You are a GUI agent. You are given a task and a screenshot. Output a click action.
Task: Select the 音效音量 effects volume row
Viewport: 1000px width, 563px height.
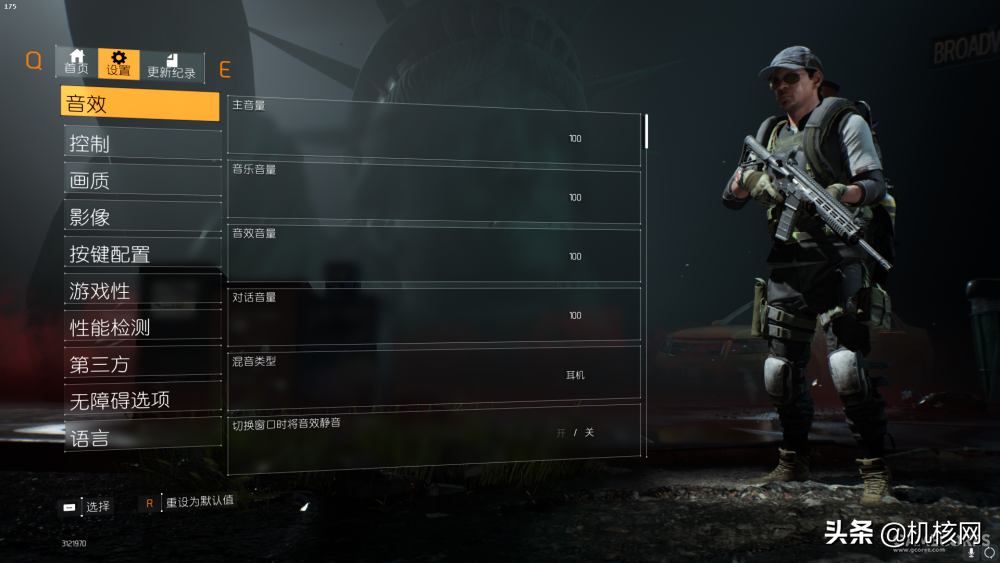point(434,256)
